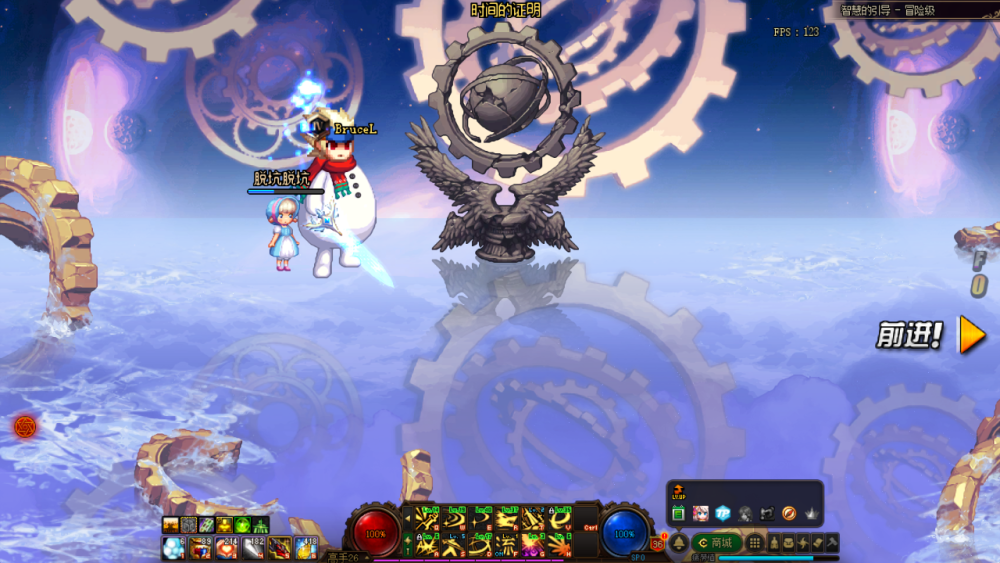Image resolution: width=1000 pixels, height=563 pixels.
Task: Open the scroll quest icon
Action: coord(817,543)
